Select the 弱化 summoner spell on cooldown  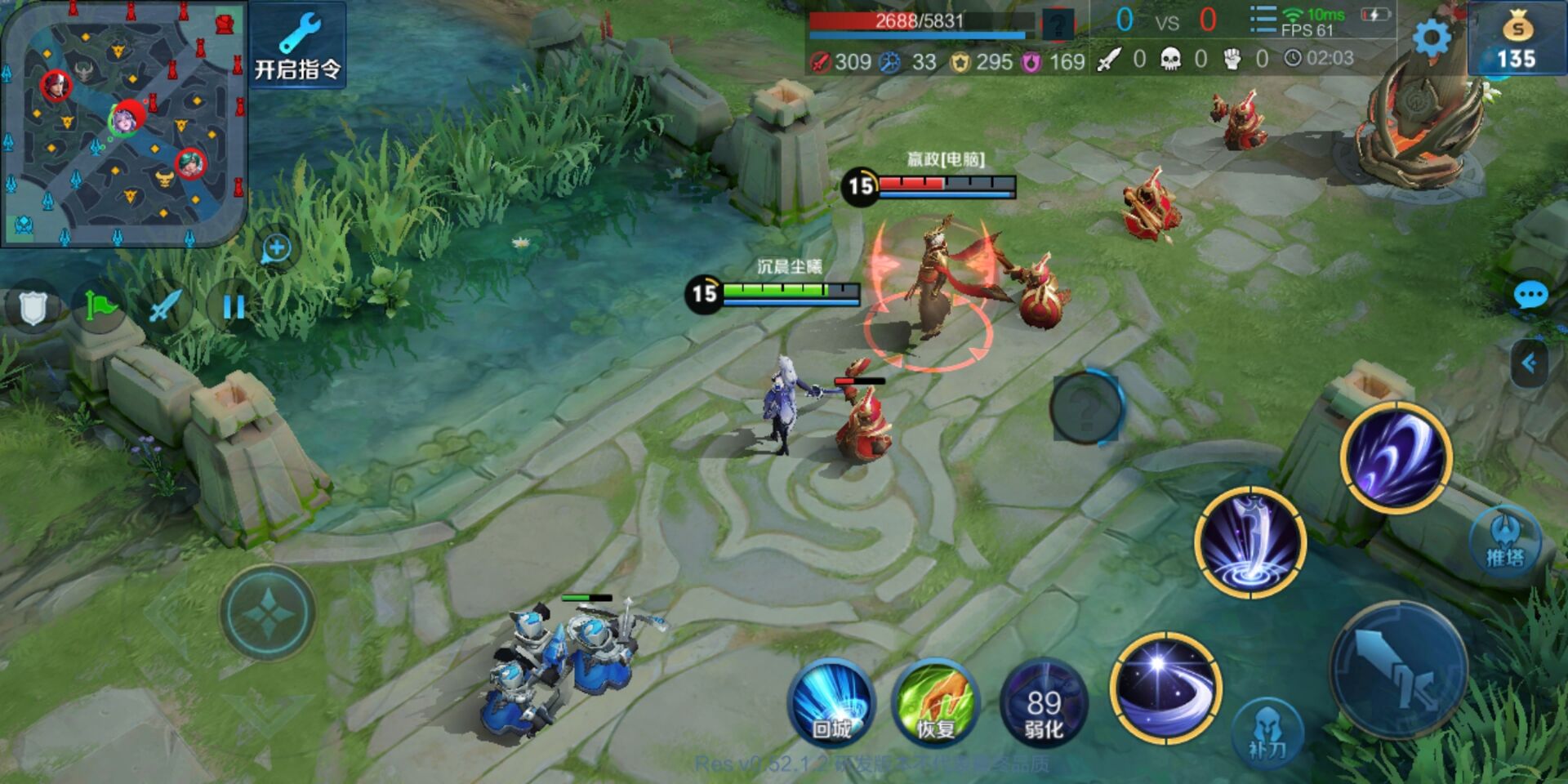[1044, 704]
